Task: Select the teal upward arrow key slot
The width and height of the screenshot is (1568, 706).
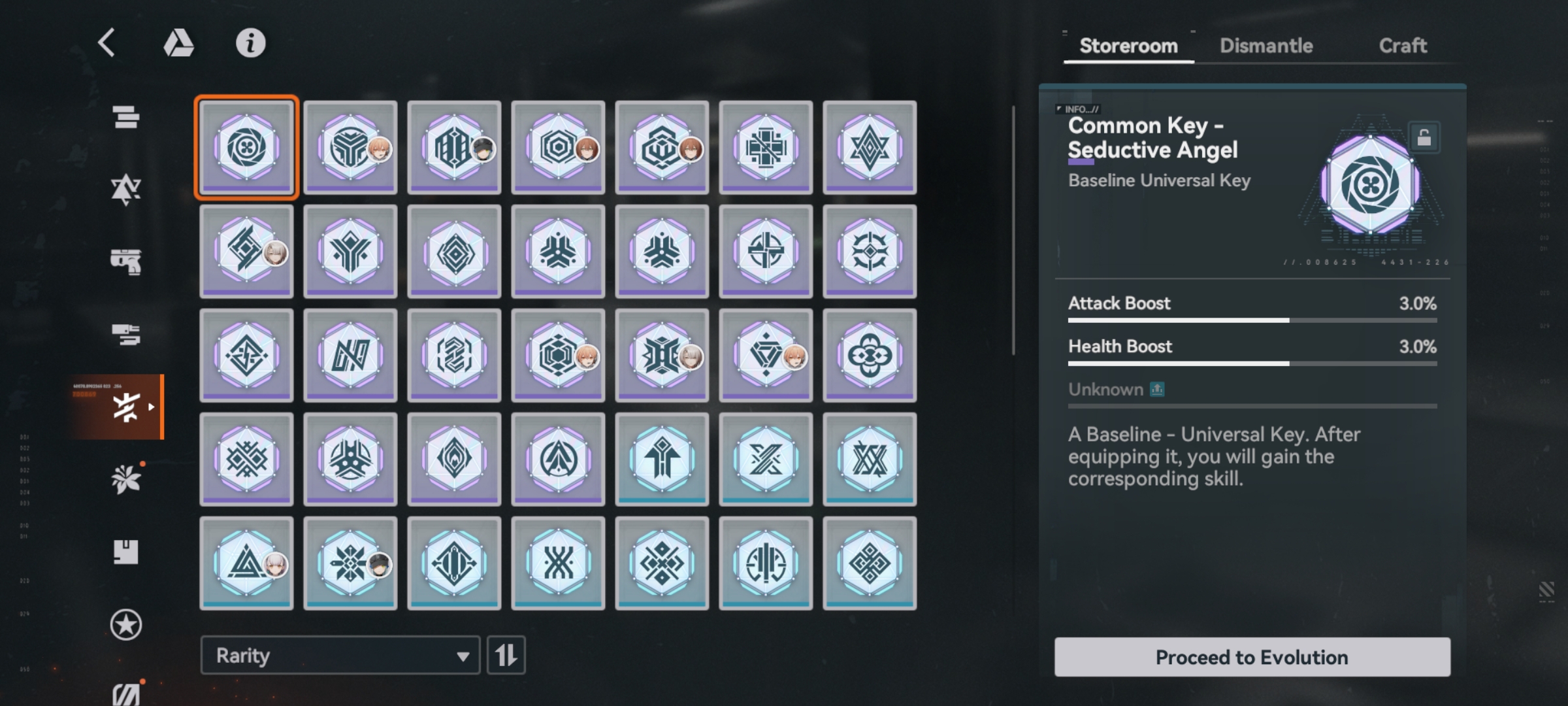Action: [x=662, y=459]
